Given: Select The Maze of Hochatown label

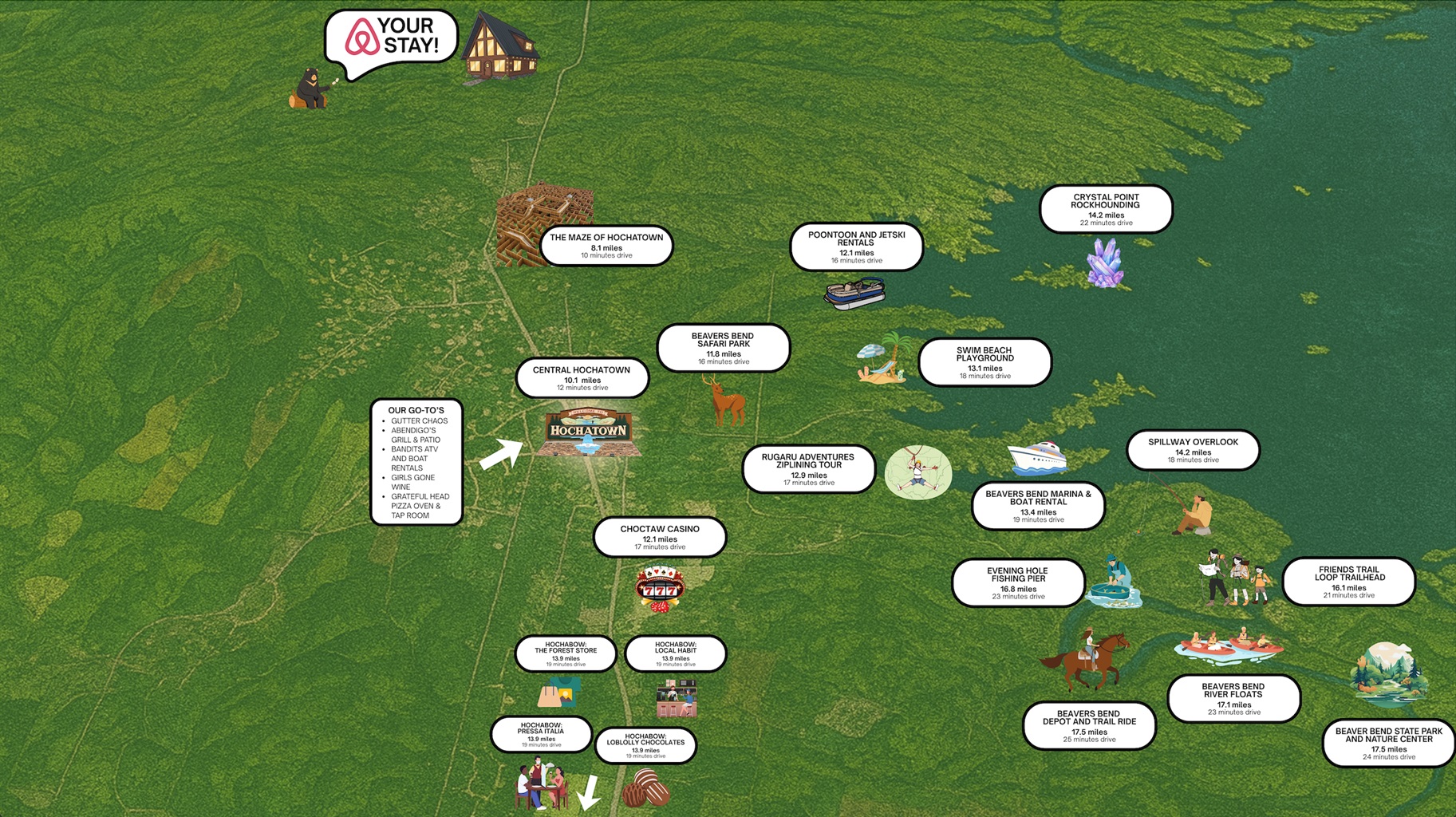Looking at the screenshot, I should (606, 246).
